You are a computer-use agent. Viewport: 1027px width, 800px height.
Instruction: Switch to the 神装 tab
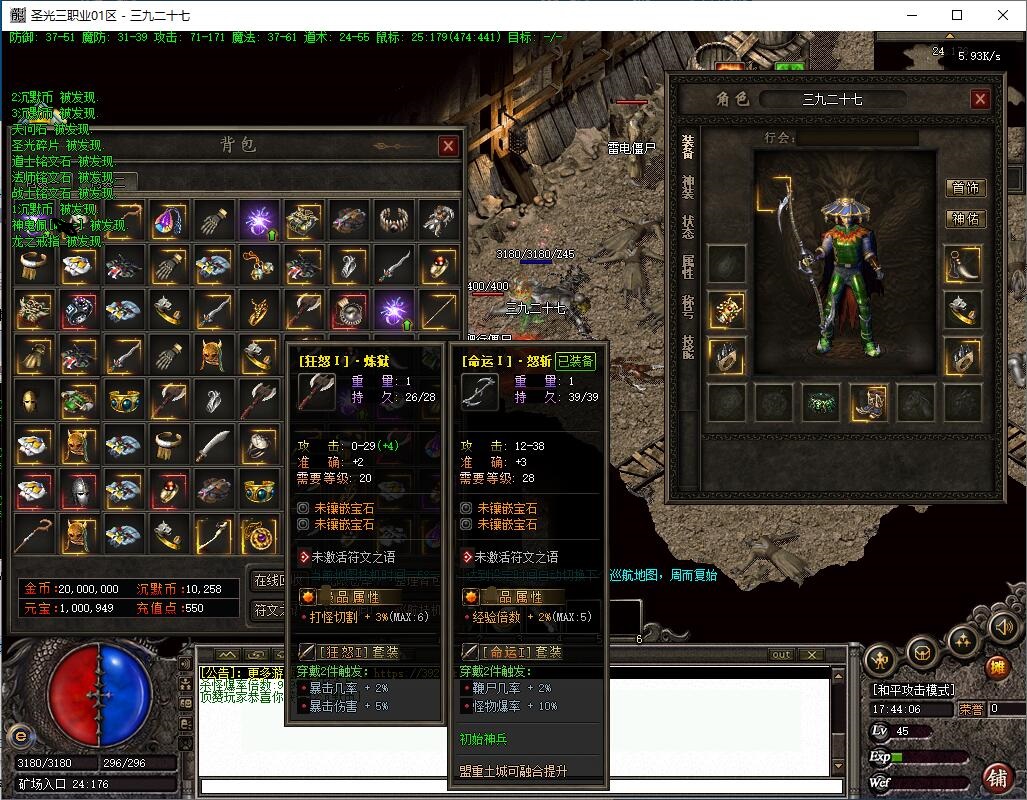pyautogui.click(x=688, y=186)
